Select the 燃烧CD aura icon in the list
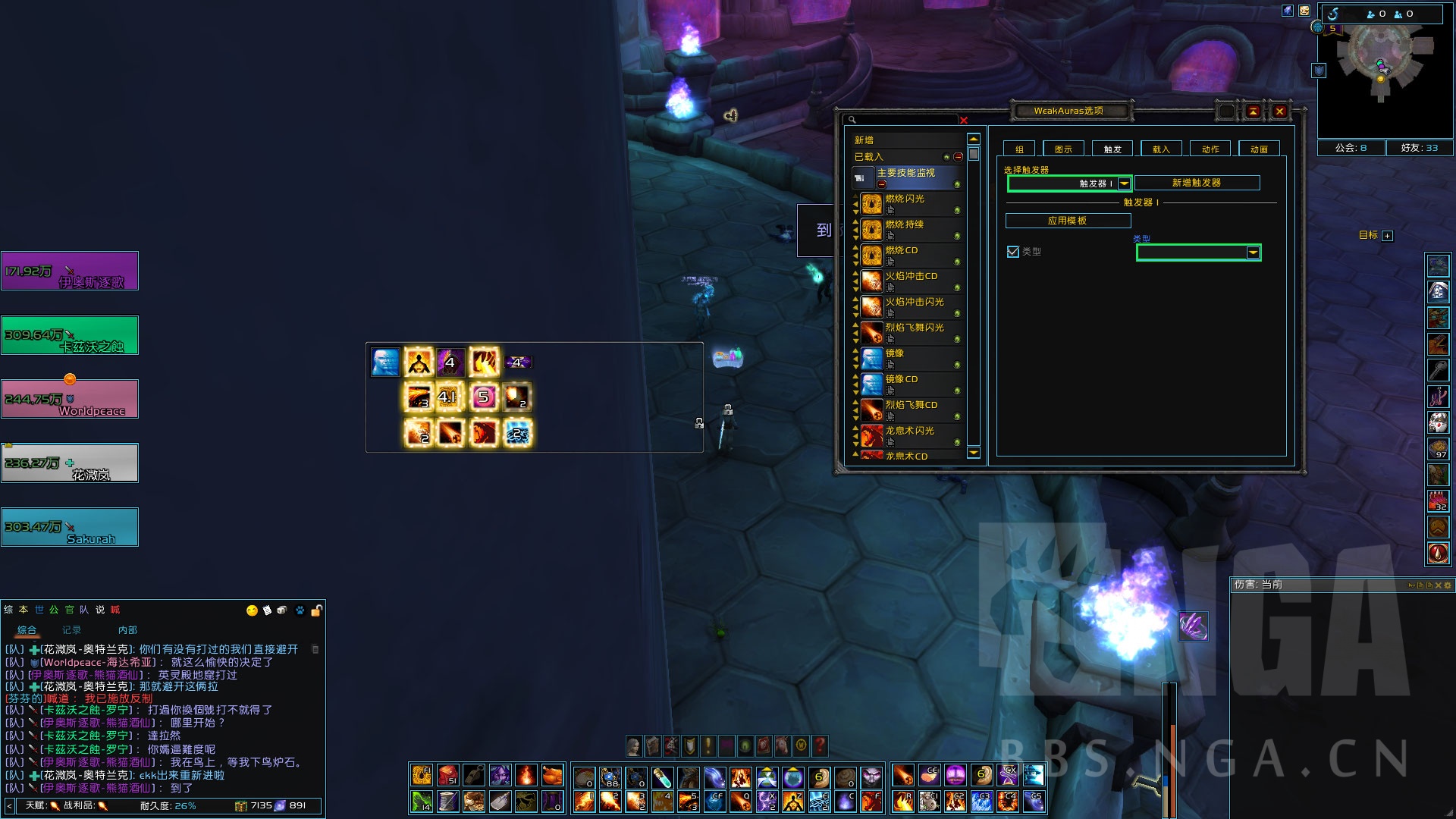 (872, 255)
